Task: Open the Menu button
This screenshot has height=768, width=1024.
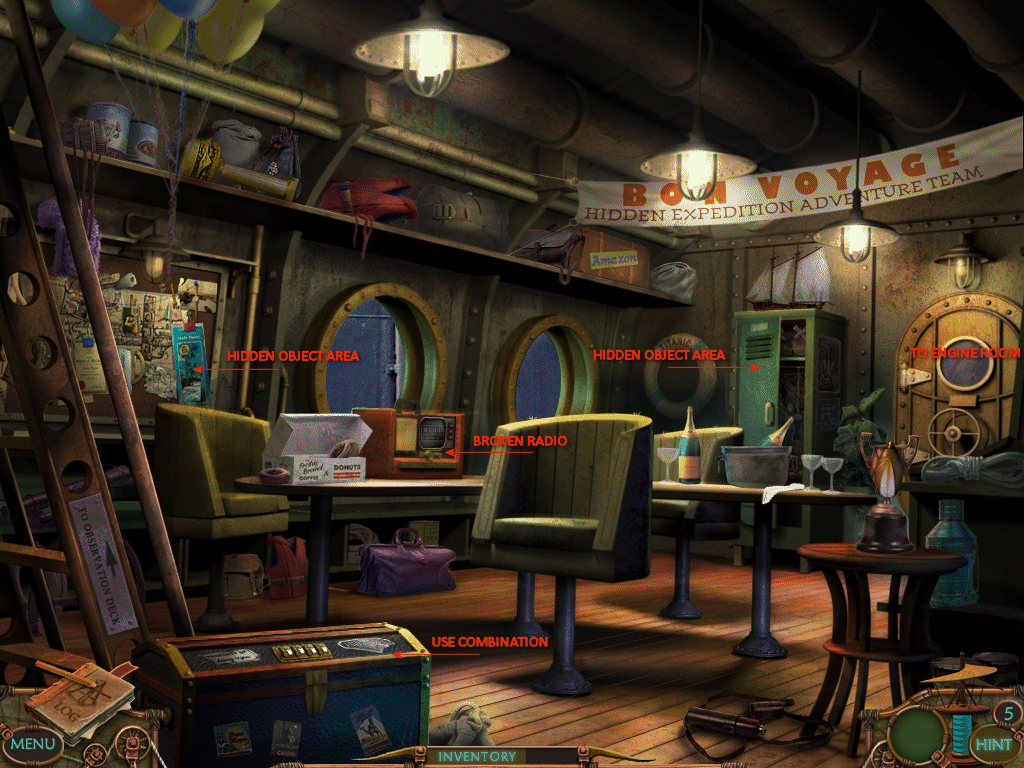Action: tap(33, 744)
